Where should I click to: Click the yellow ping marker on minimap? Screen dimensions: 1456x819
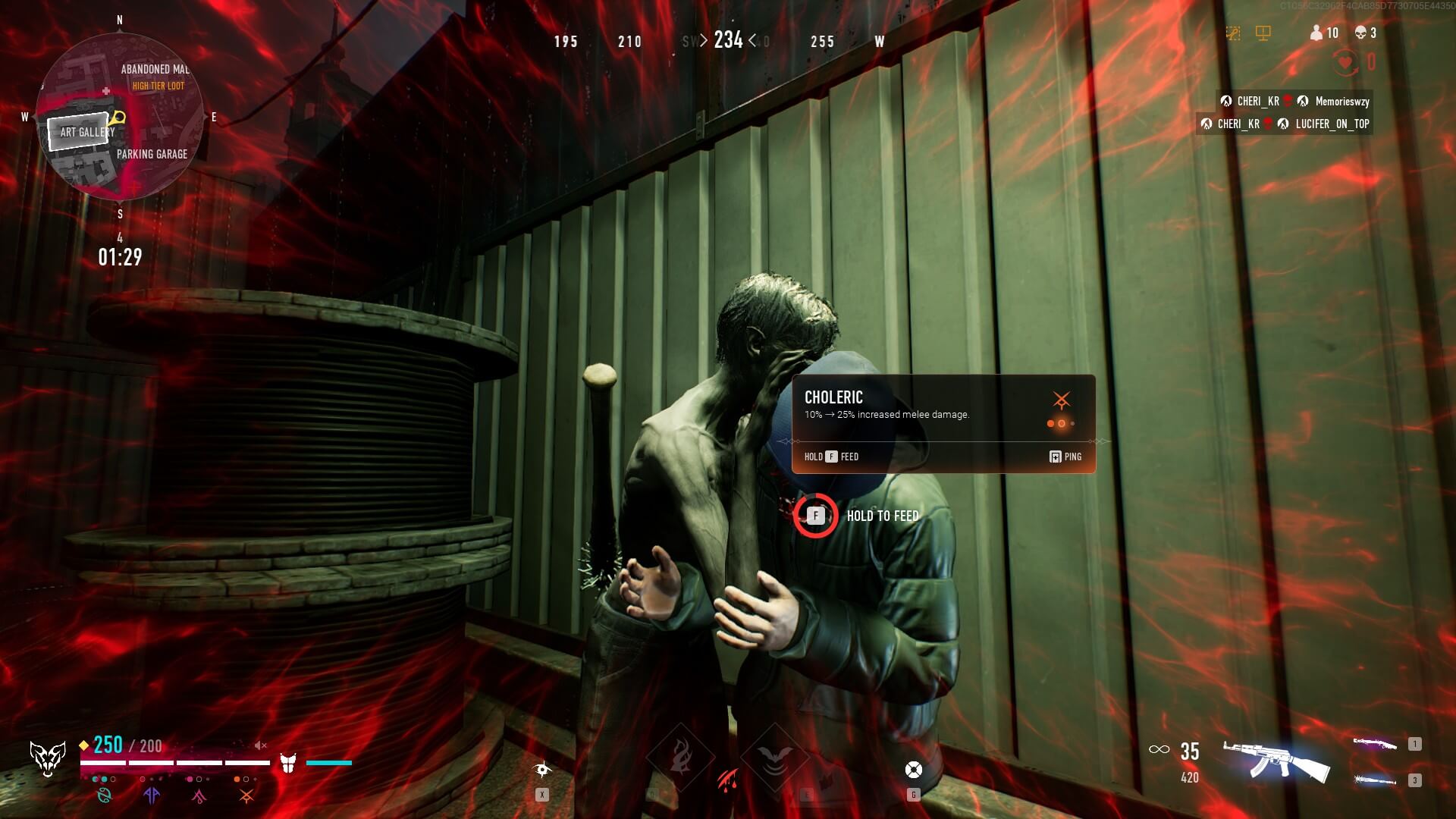[117, 118]
